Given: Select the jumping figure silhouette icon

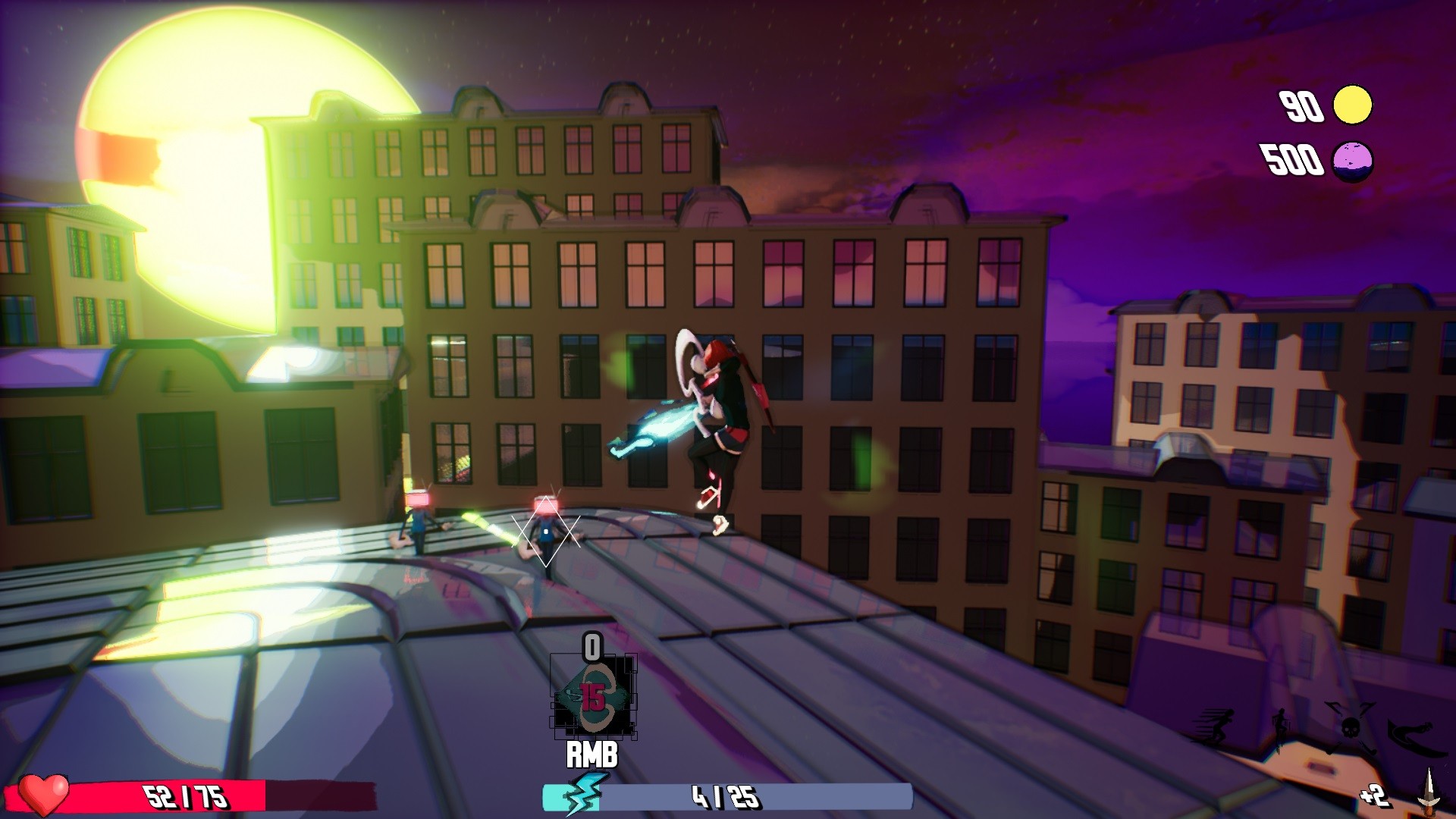Looking at the screenshot, I should pos(1281,728).
